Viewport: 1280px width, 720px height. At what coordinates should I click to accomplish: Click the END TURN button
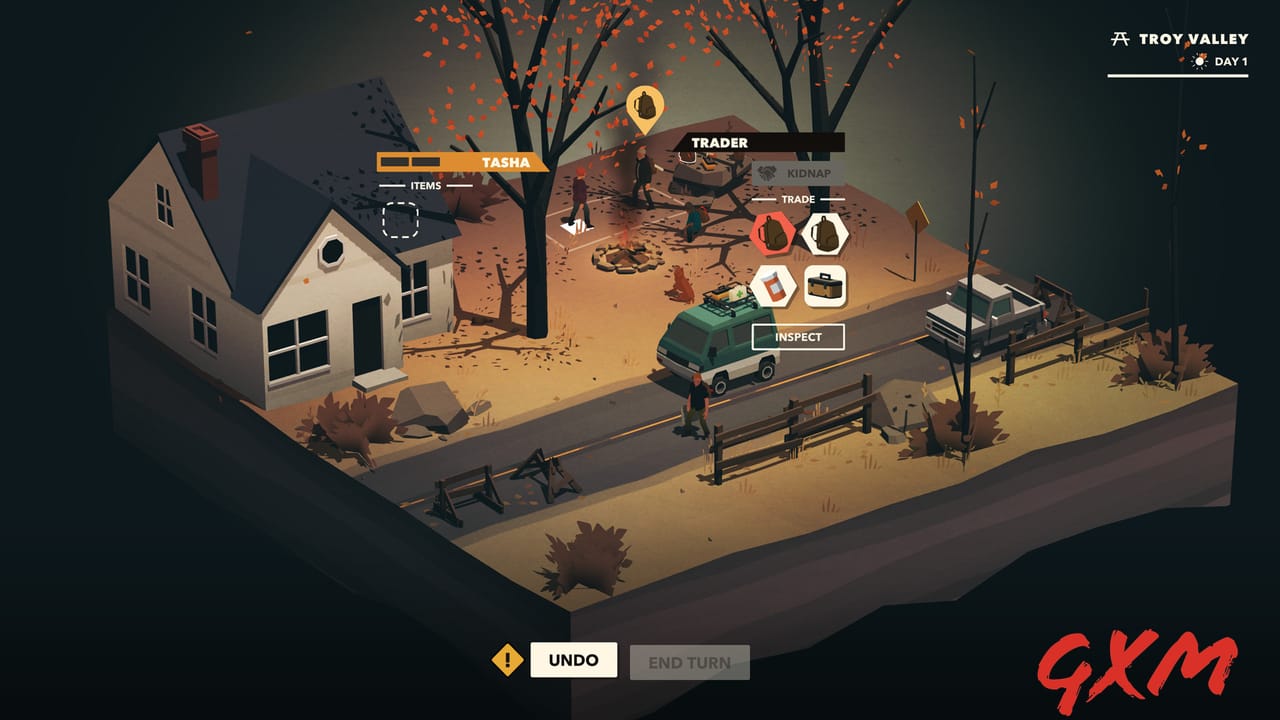pos(690,660)
